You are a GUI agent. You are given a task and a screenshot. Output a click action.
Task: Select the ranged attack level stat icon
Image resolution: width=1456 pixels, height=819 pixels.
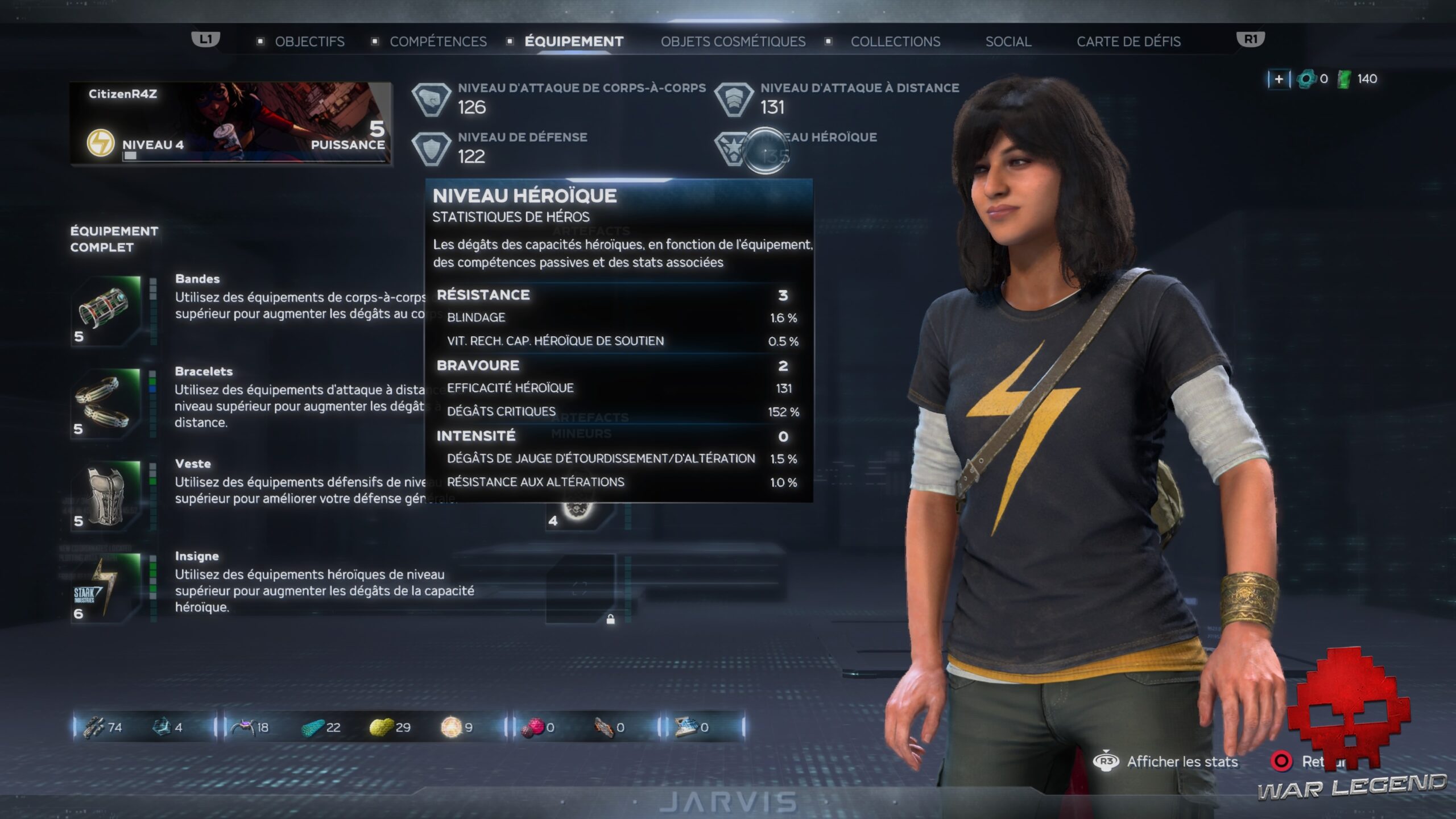tap(734, 100)
